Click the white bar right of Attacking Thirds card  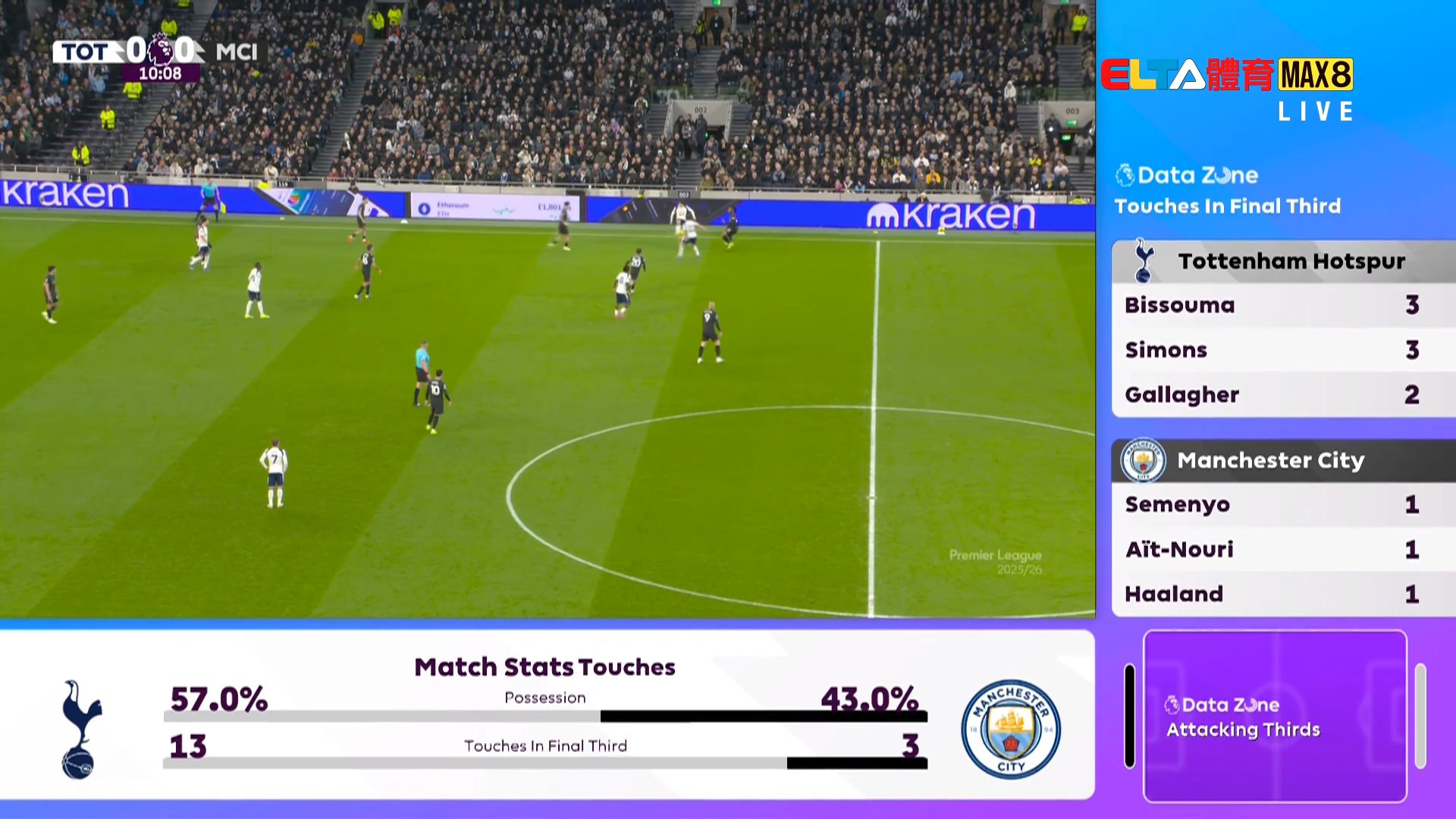pos(1420,716)
